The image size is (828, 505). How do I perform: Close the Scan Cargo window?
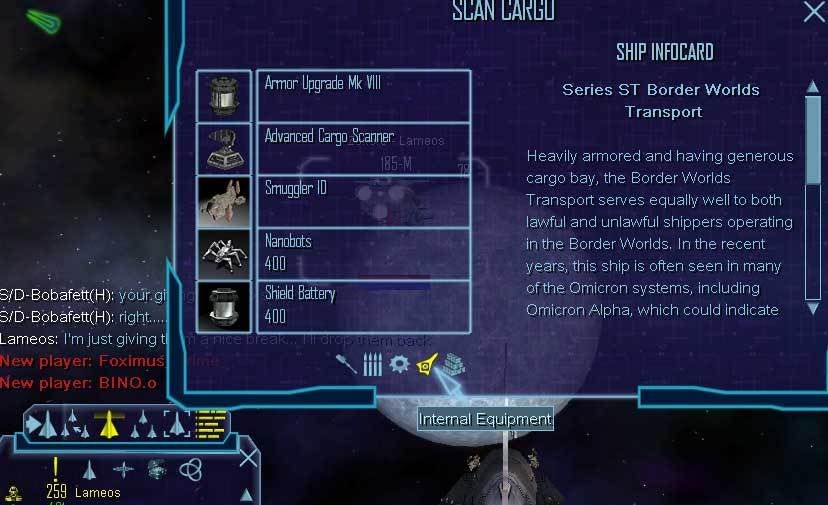(x=814, y=12)
